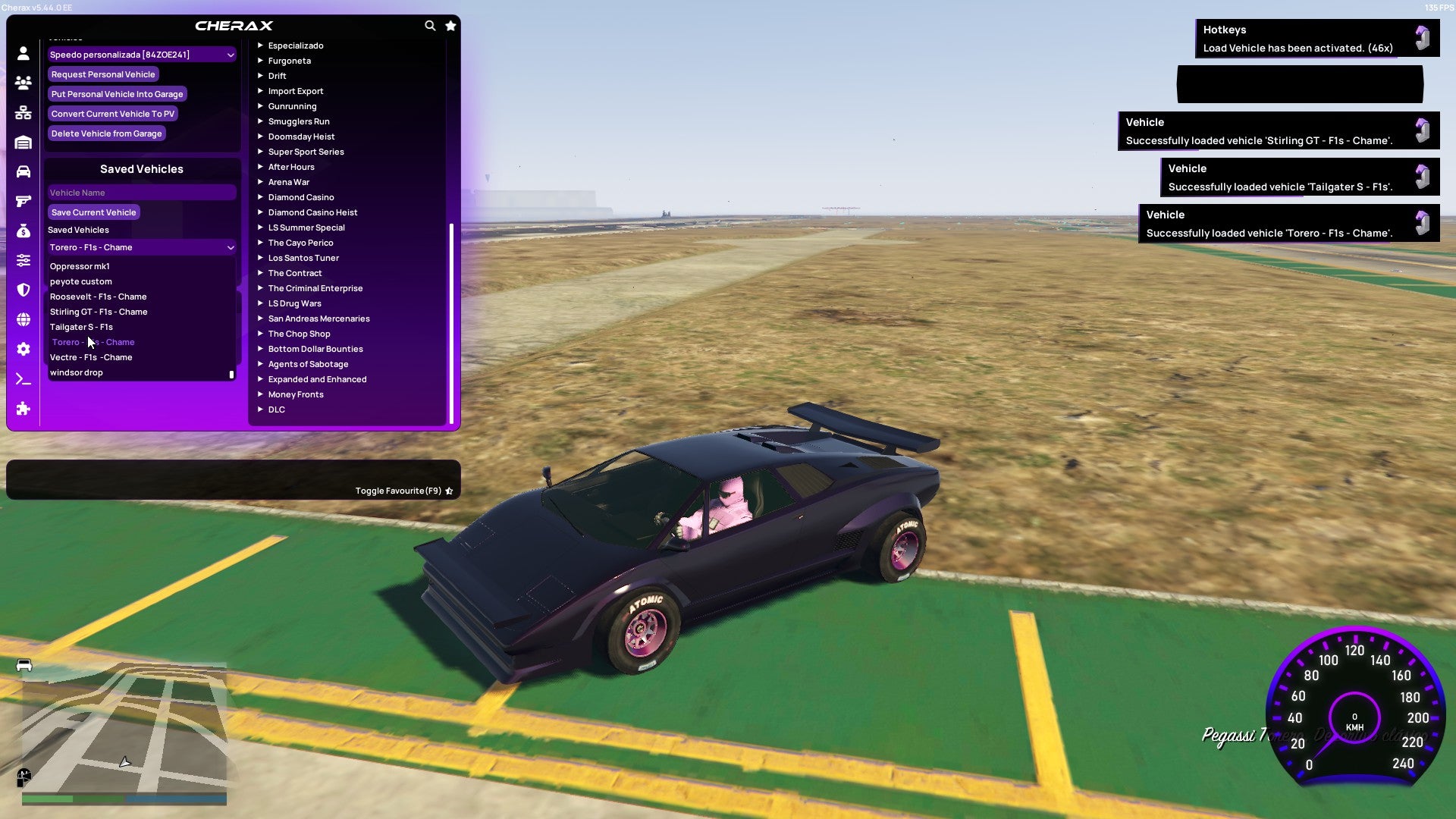Screen dimensions: 1456x819
Task: Activate the search magnifier in Cherax header
Action: click(430, 25)
